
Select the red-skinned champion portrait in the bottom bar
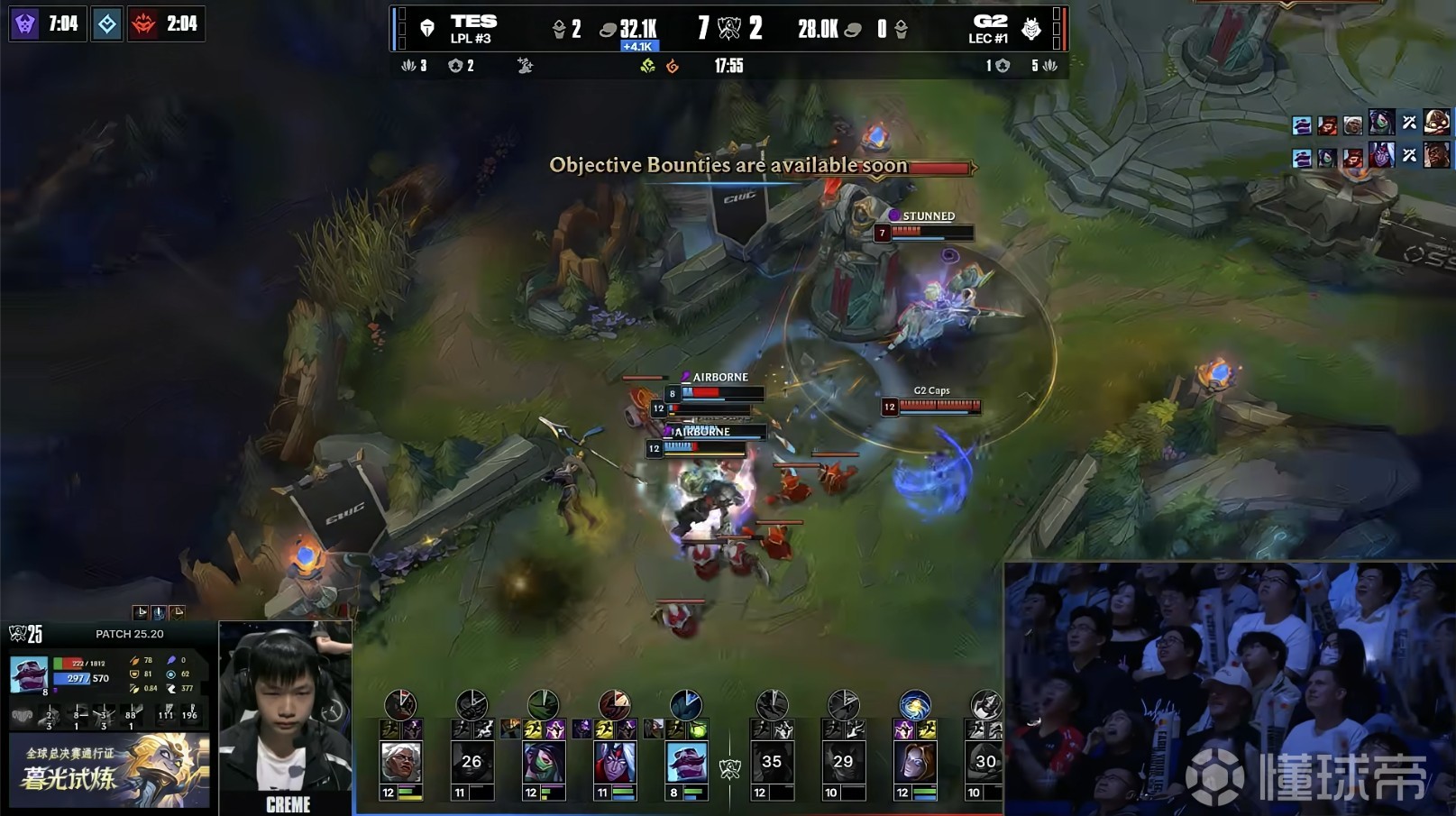coord(615,763)
